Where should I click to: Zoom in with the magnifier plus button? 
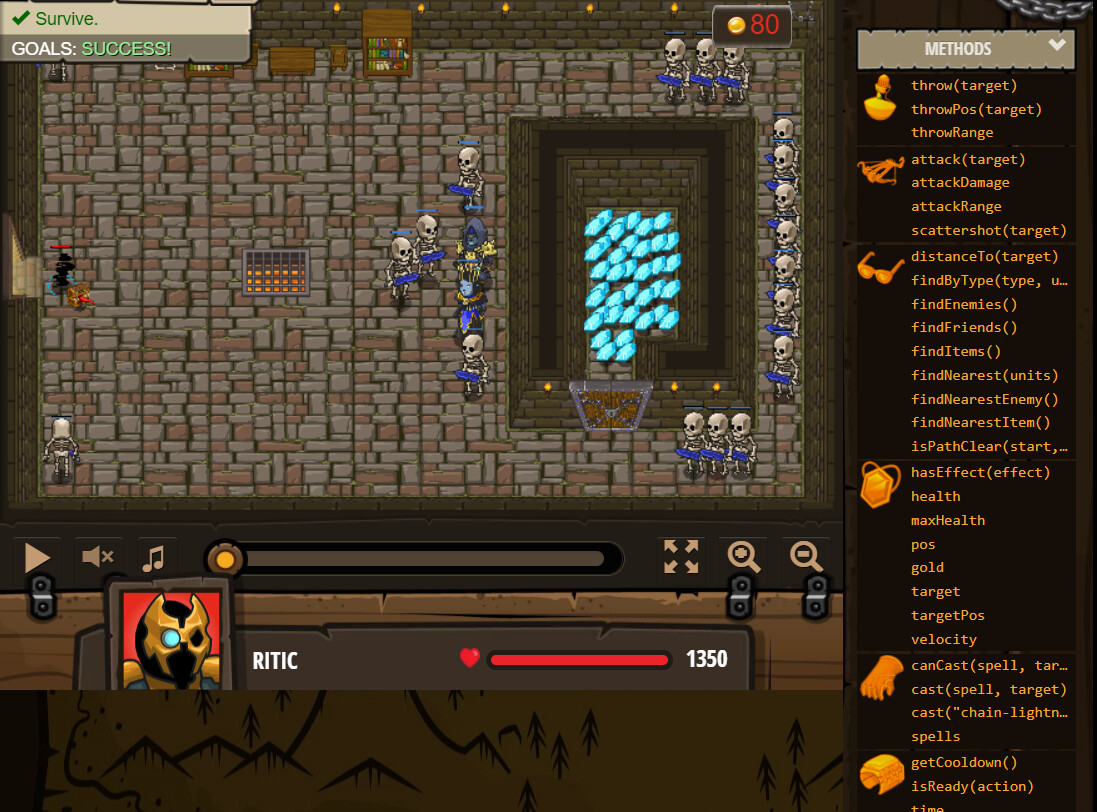tap(745, 556)
